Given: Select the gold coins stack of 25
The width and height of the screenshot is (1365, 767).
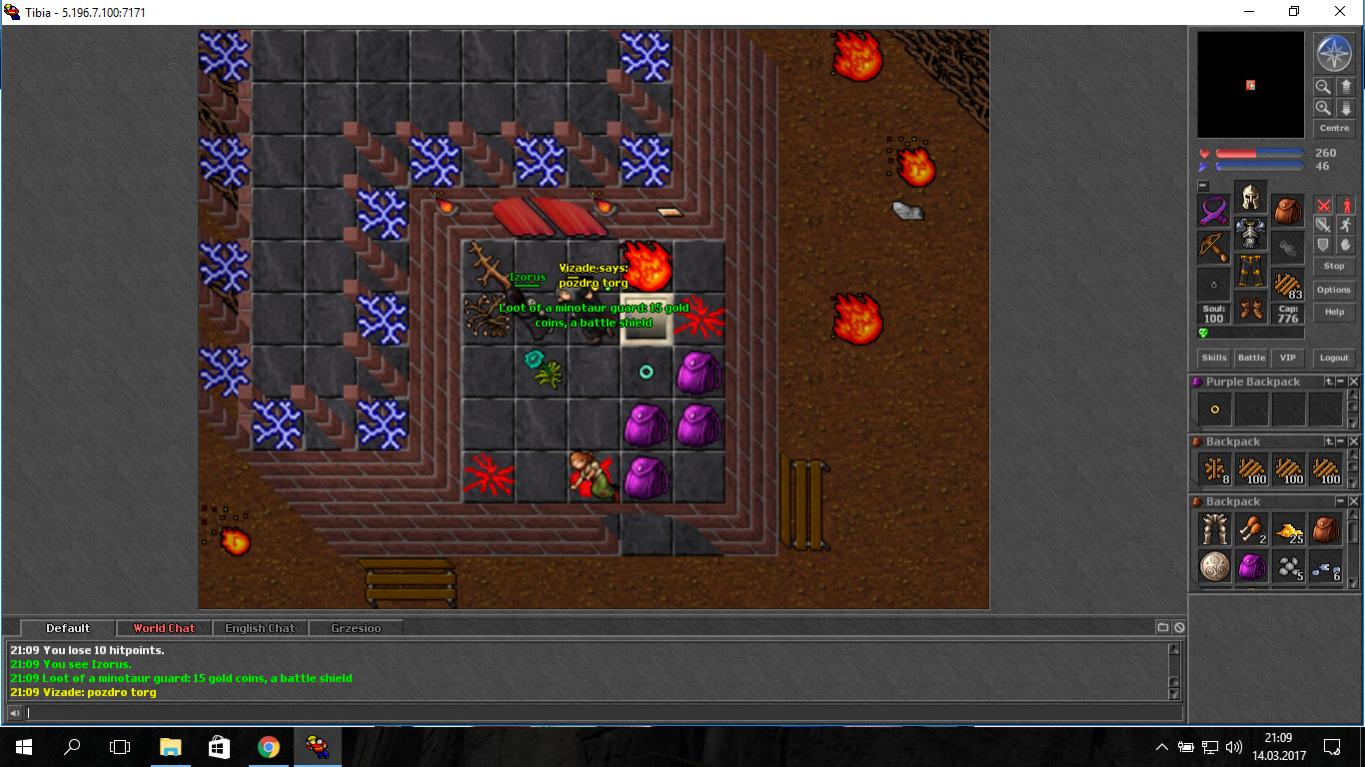Looking at the screenshot, I should (1288, 530).
